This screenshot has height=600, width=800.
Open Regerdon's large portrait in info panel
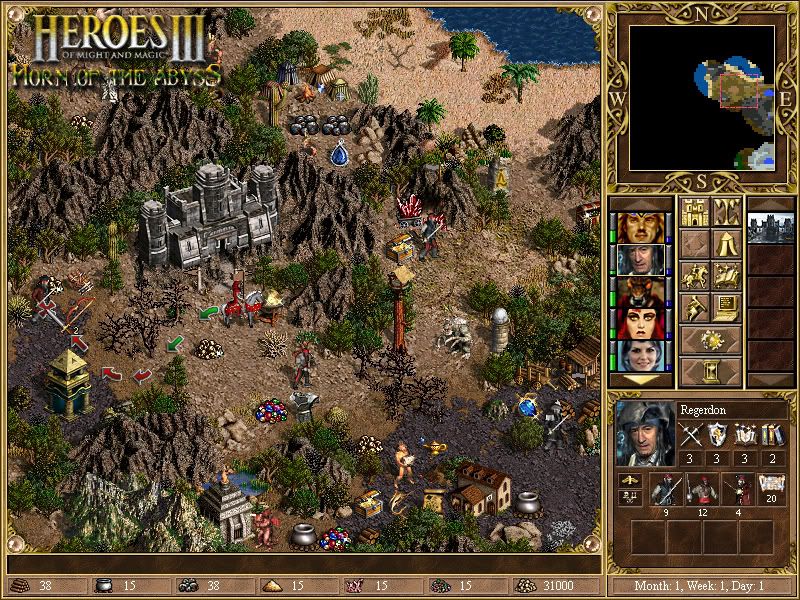643,433
